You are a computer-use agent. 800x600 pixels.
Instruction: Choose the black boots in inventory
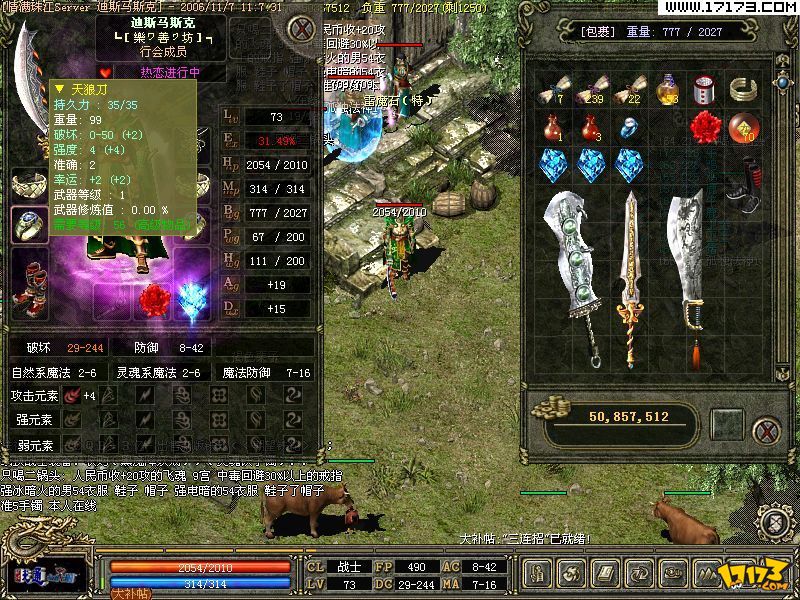(x=743, y=170)
